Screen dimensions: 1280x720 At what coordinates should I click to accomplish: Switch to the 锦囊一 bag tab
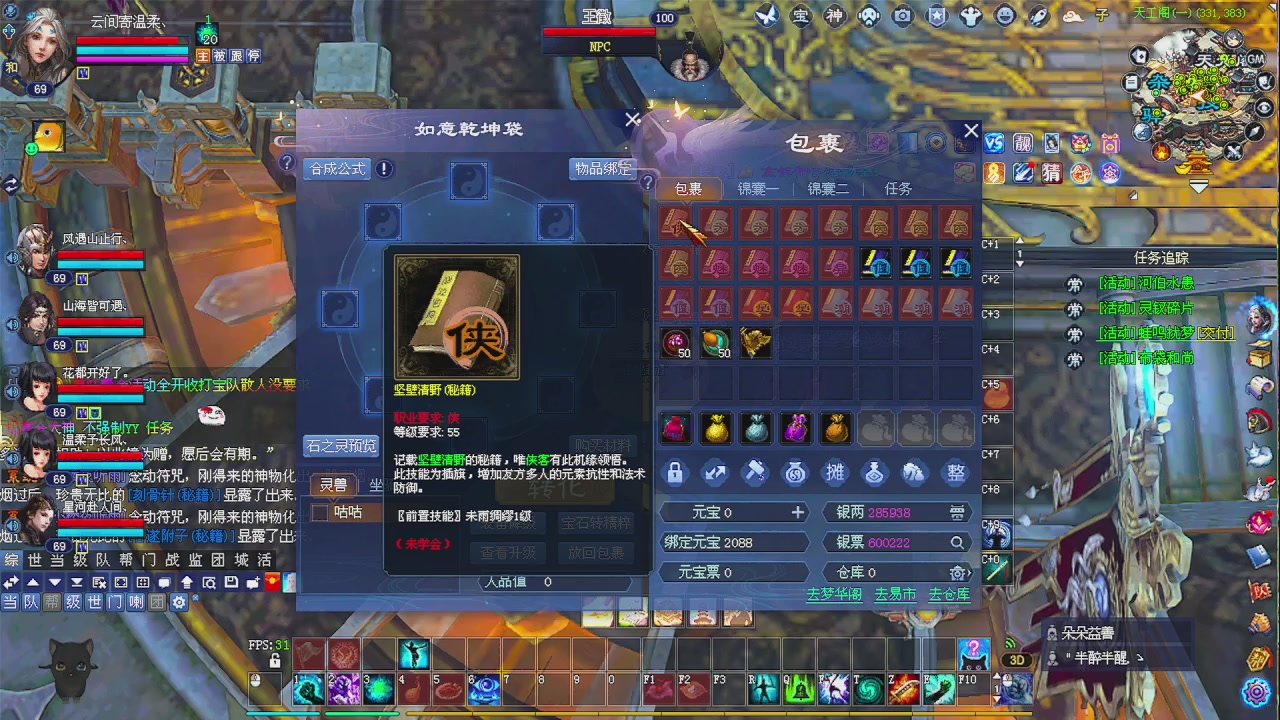[758, 189]
